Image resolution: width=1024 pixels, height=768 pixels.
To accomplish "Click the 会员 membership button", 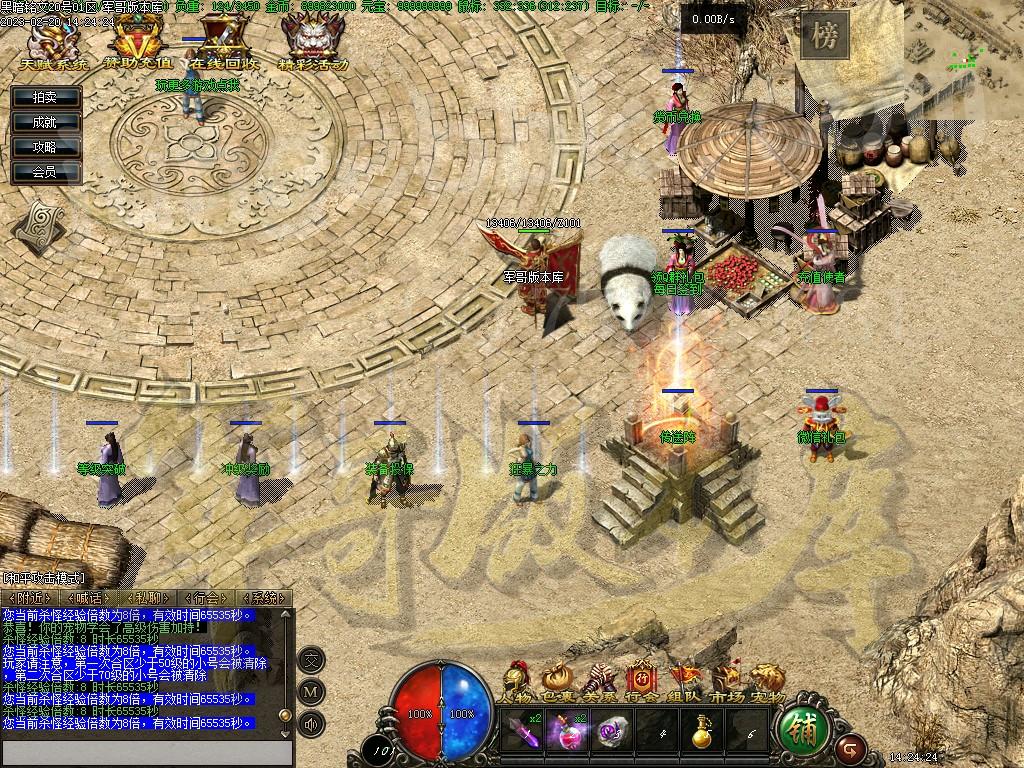I will click(x=45, y=172).
